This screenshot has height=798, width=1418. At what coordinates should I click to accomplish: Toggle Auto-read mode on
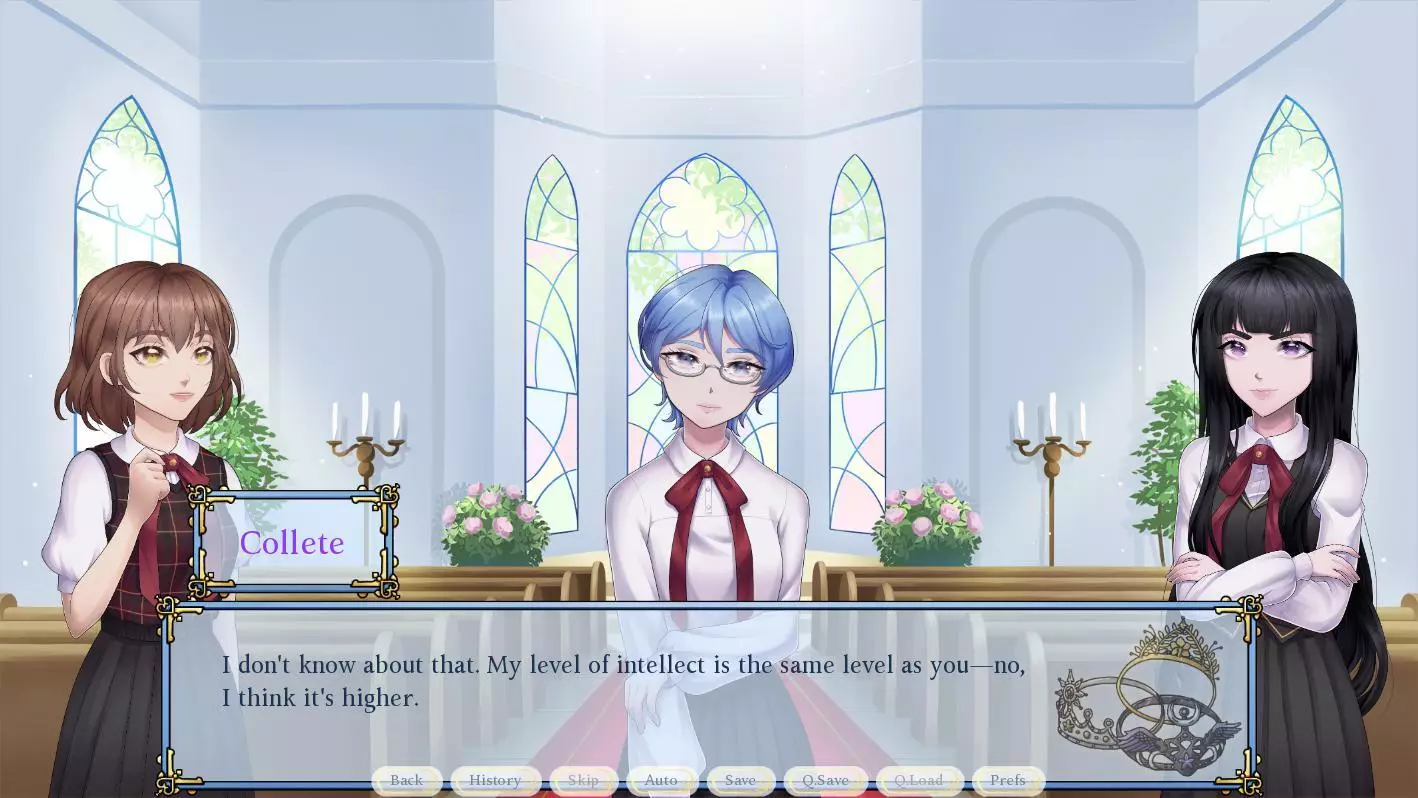pos(661,780)
